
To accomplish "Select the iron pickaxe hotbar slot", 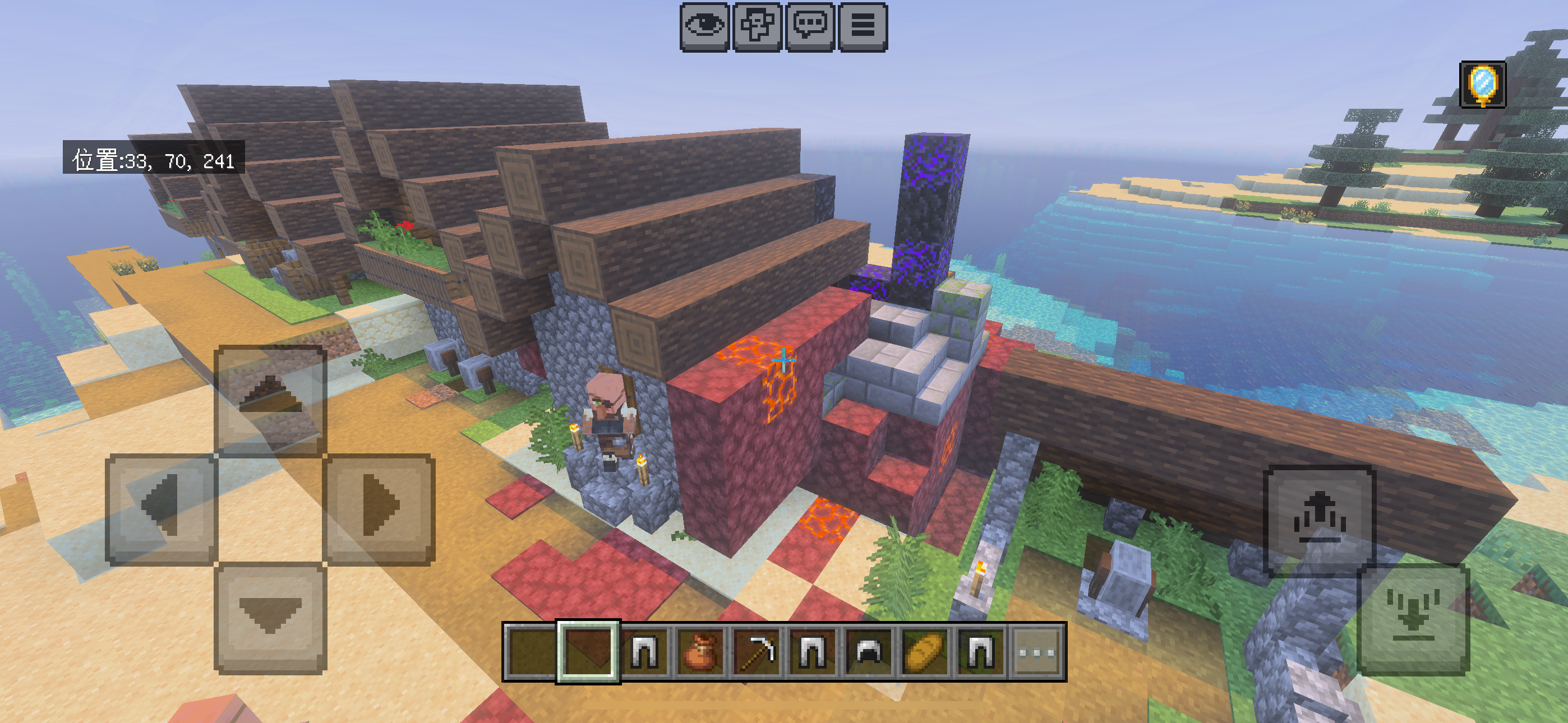I will 756,652.
